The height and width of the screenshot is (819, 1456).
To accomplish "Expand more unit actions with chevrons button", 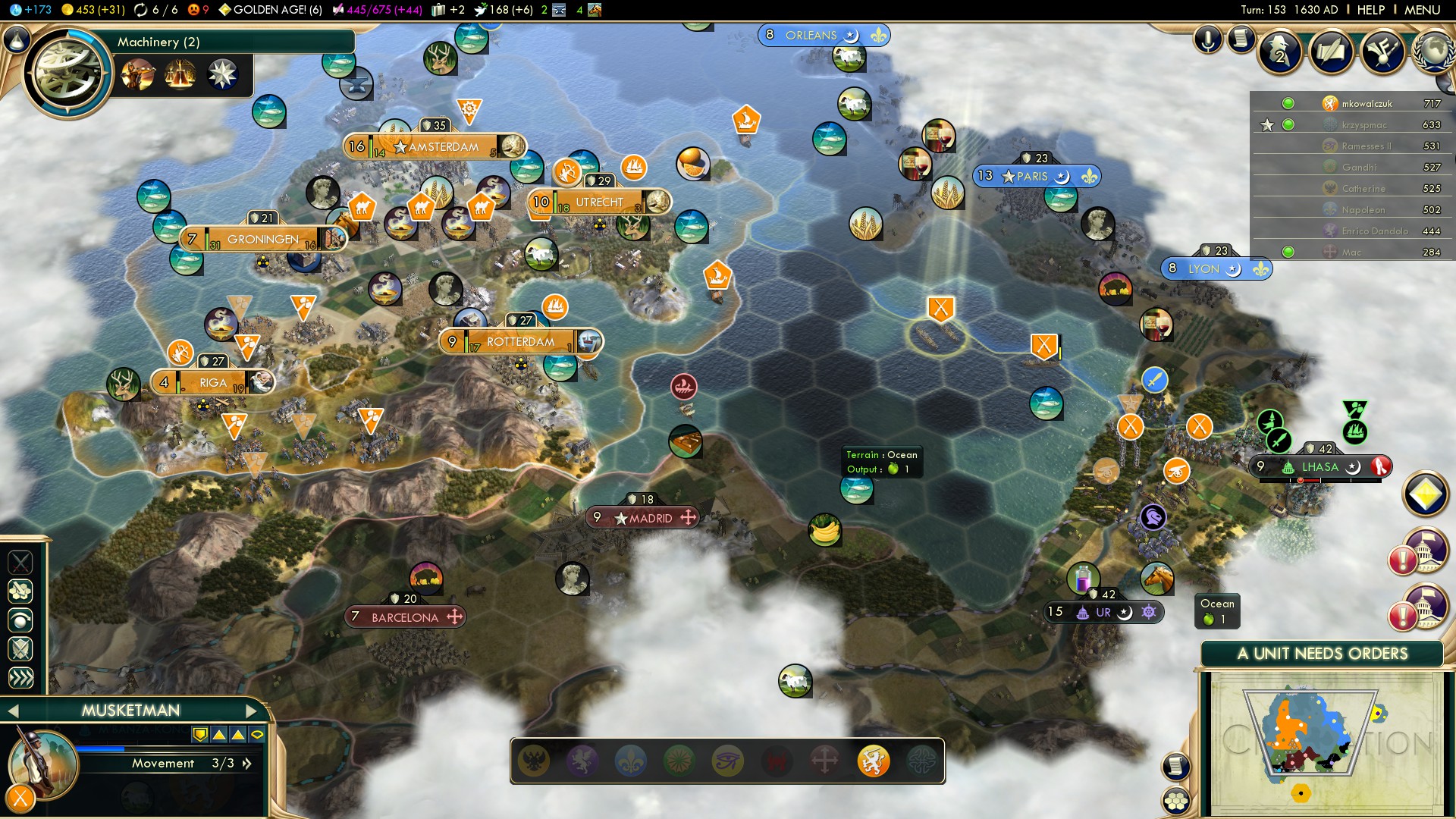I will [x=20, y=677].
